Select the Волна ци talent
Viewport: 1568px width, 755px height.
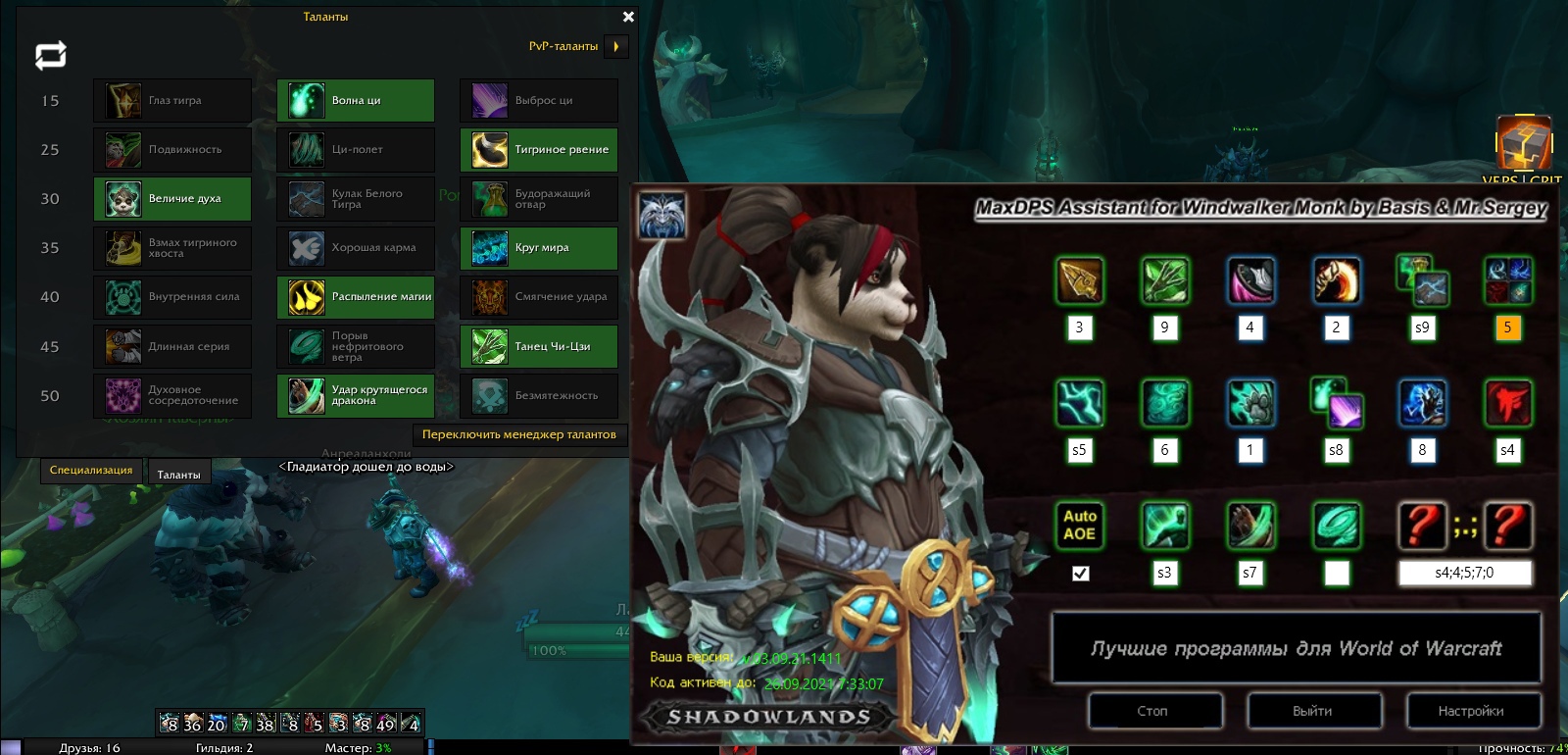click(x=356, y=100)
